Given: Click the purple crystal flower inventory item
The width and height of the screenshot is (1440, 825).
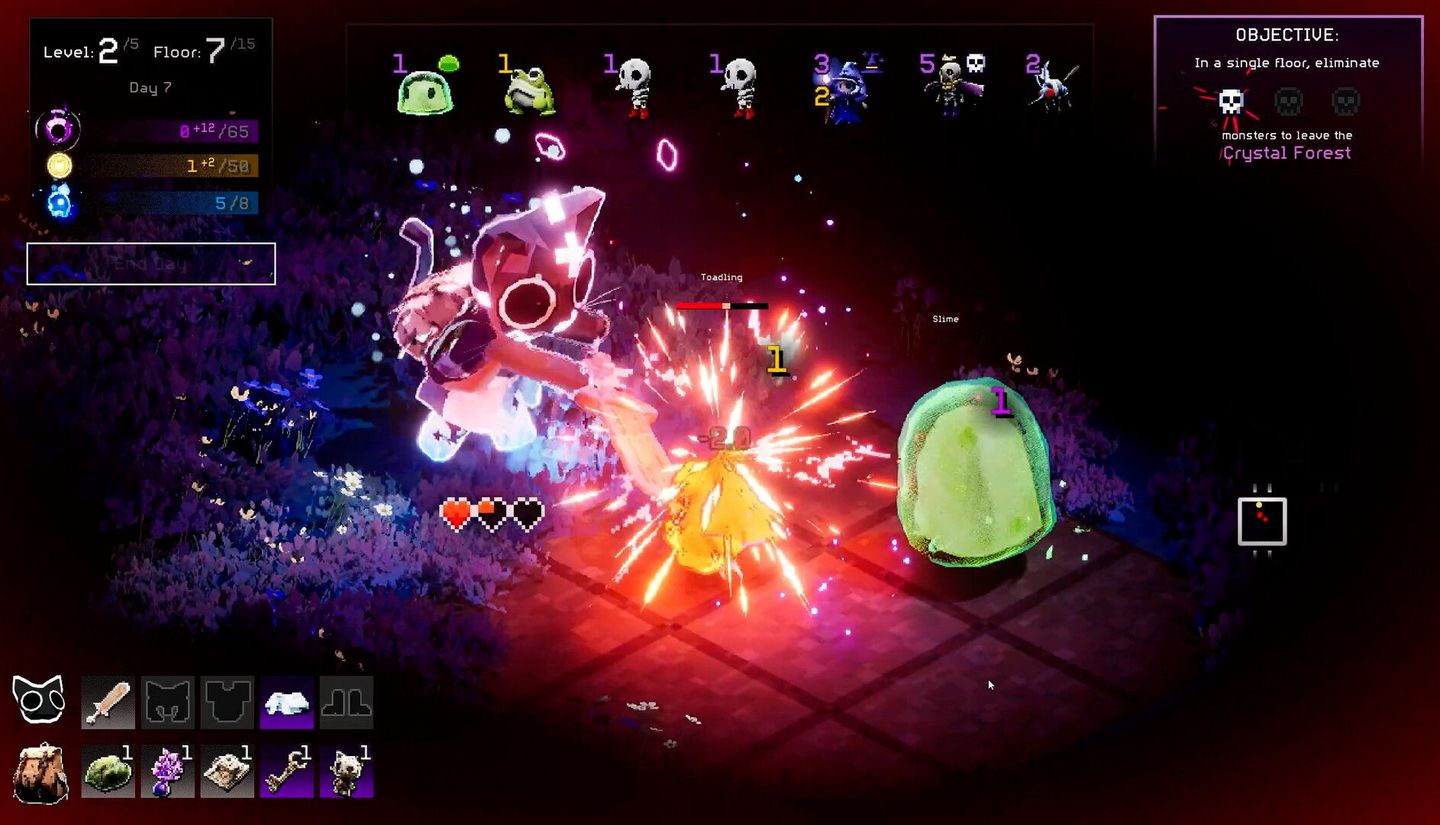Looking at the screenshot, I should 167,770.
